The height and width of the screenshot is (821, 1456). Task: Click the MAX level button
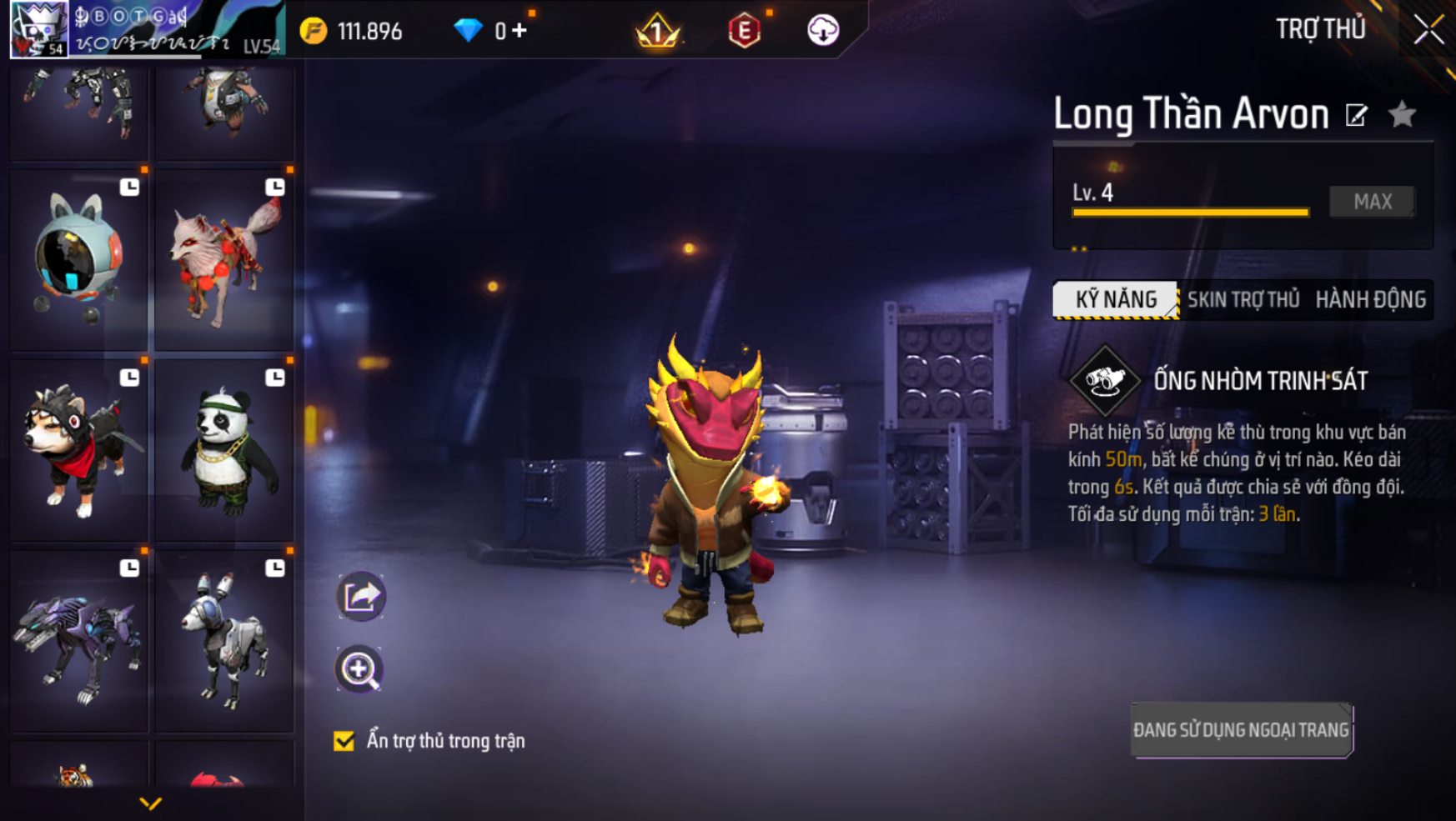1372,202
